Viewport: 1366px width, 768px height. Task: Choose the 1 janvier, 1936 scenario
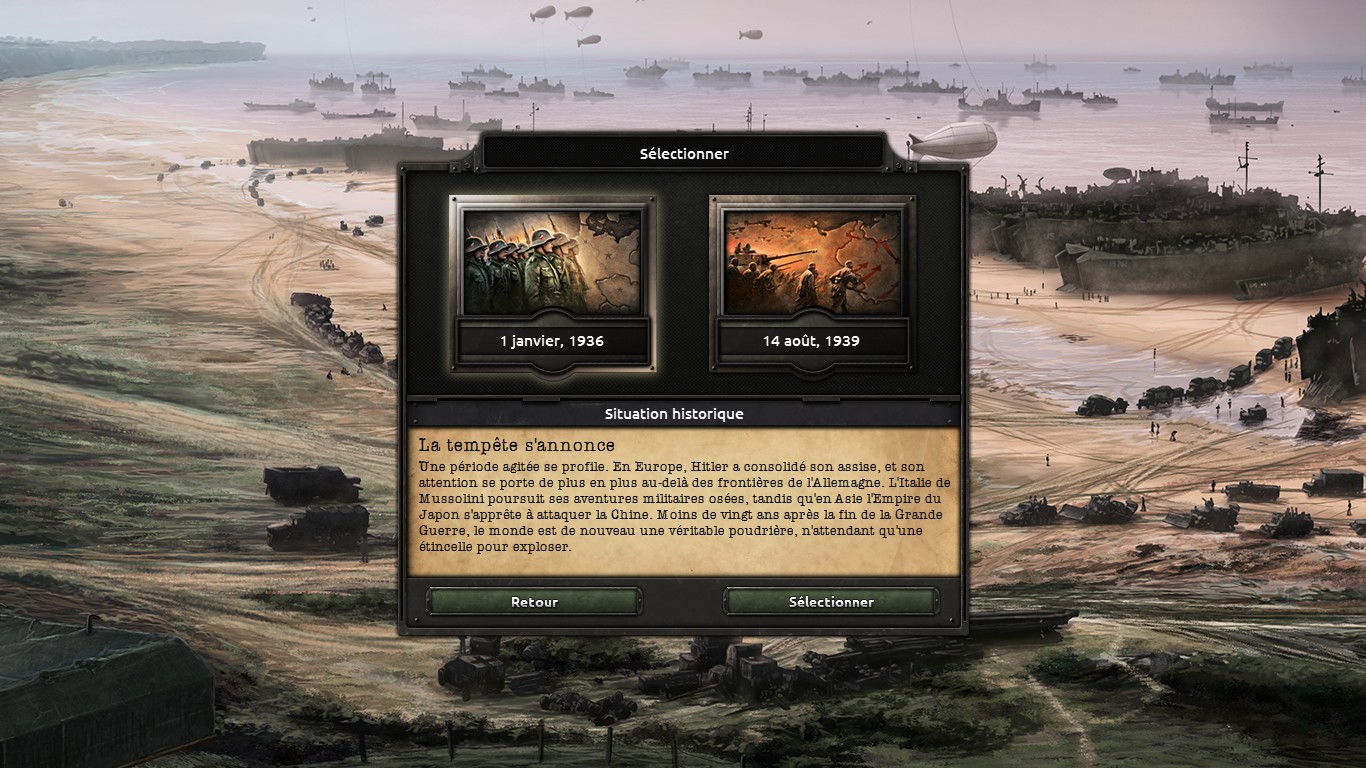click(552, 282)
